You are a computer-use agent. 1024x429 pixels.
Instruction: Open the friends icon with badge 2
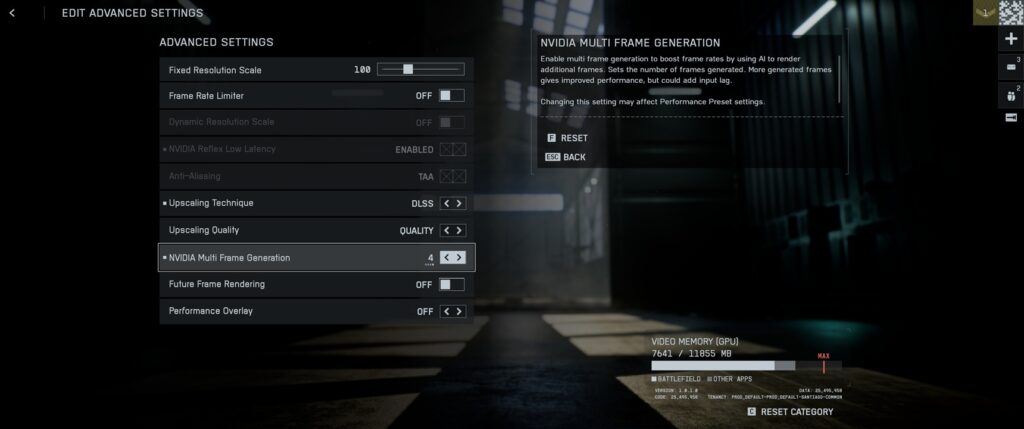tap(1009, 94)
